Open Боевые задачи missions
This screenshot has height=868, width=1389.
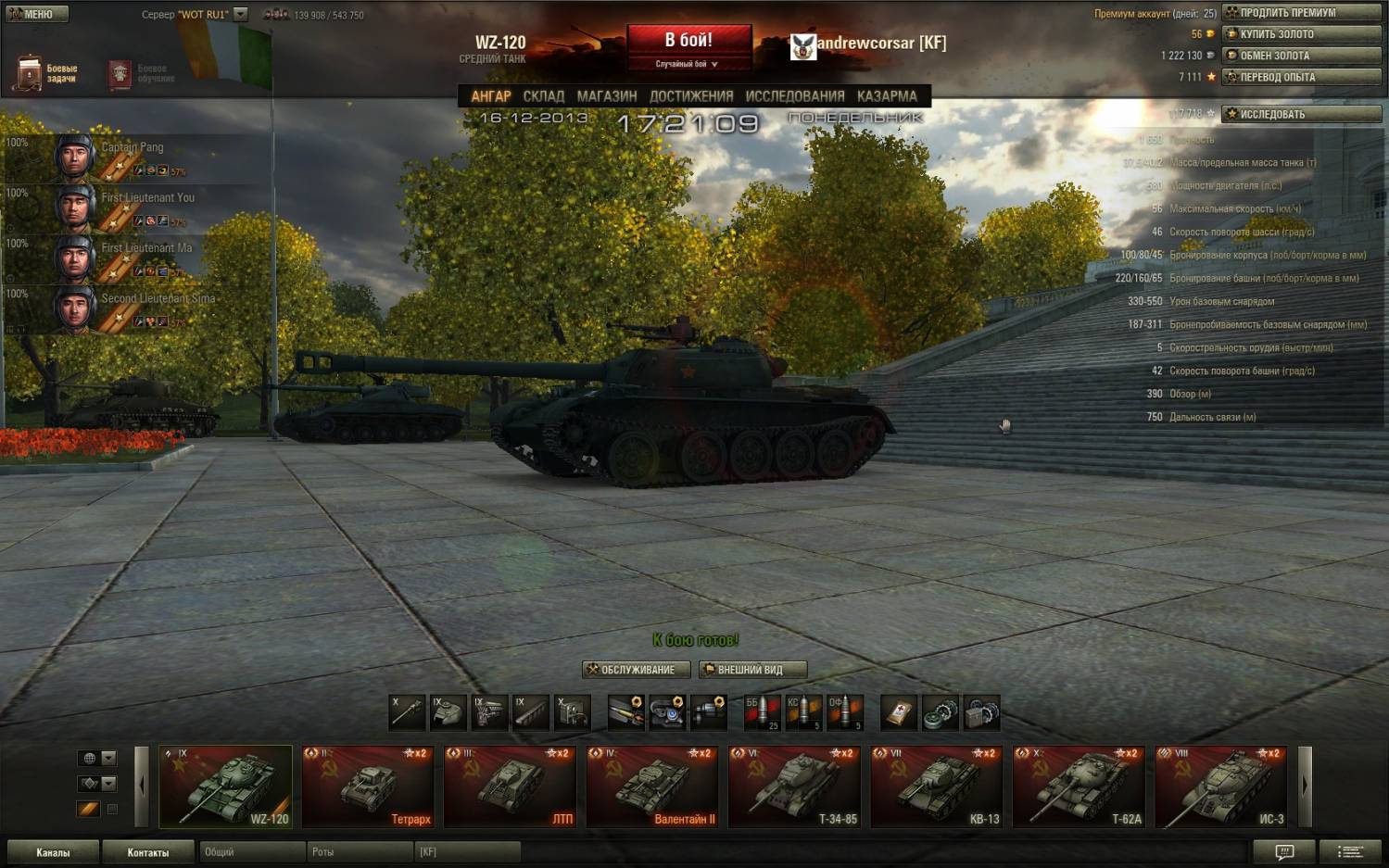(x=46, y=73)
